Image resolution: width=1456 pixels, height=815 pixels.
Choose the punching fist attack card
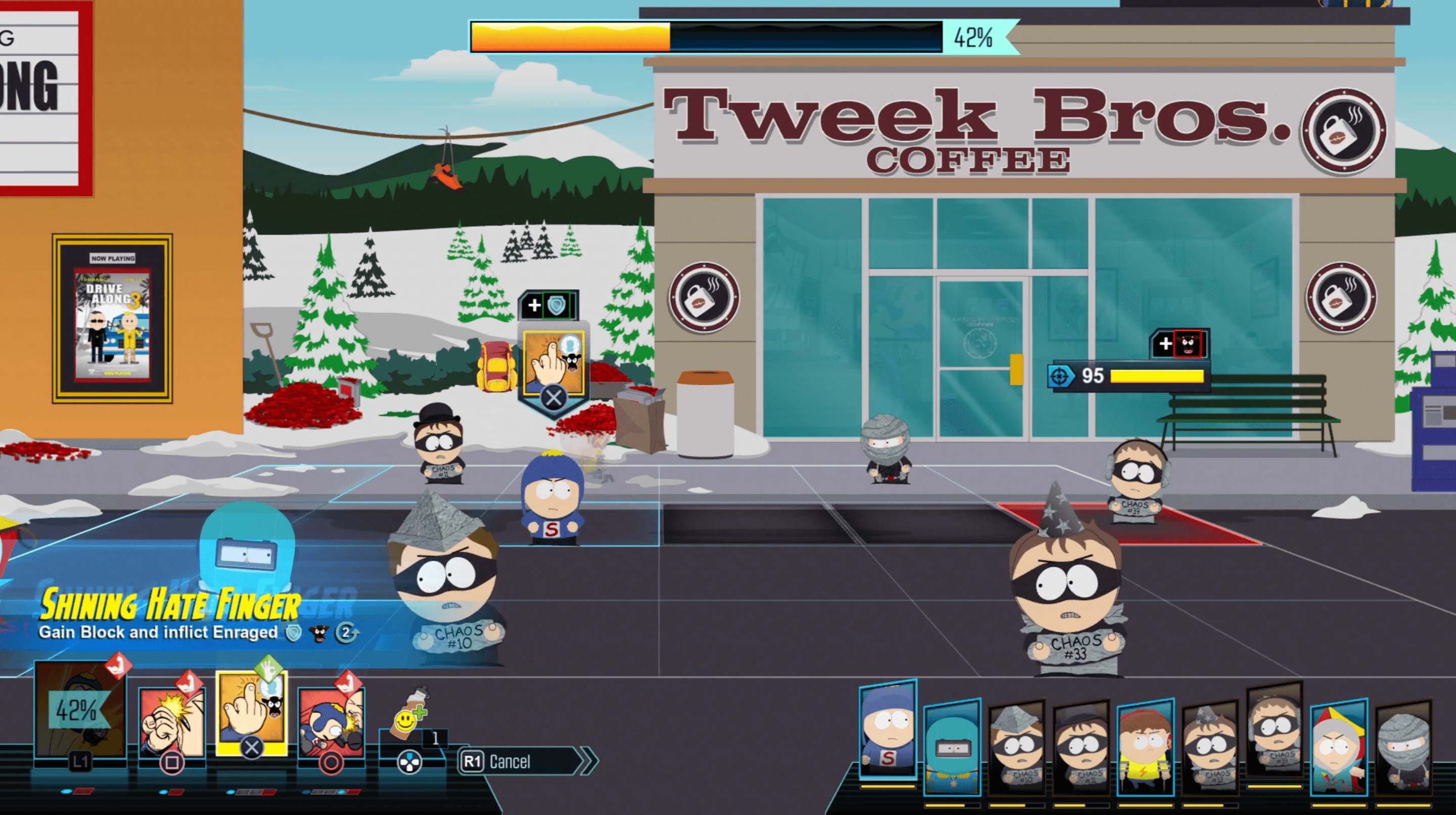[x=172, y=723]
